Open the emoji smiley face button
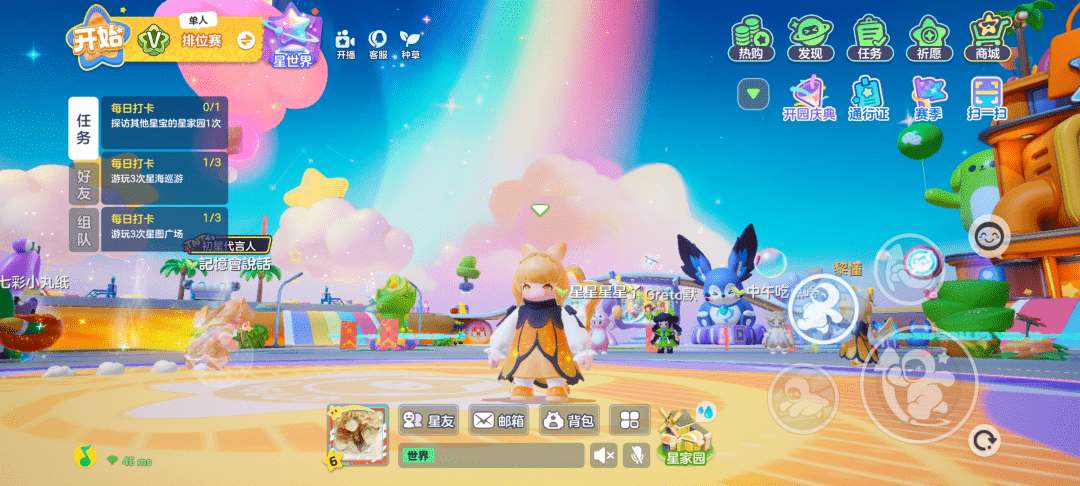Viewport: 1080px width, 486px height. point(989,236)
